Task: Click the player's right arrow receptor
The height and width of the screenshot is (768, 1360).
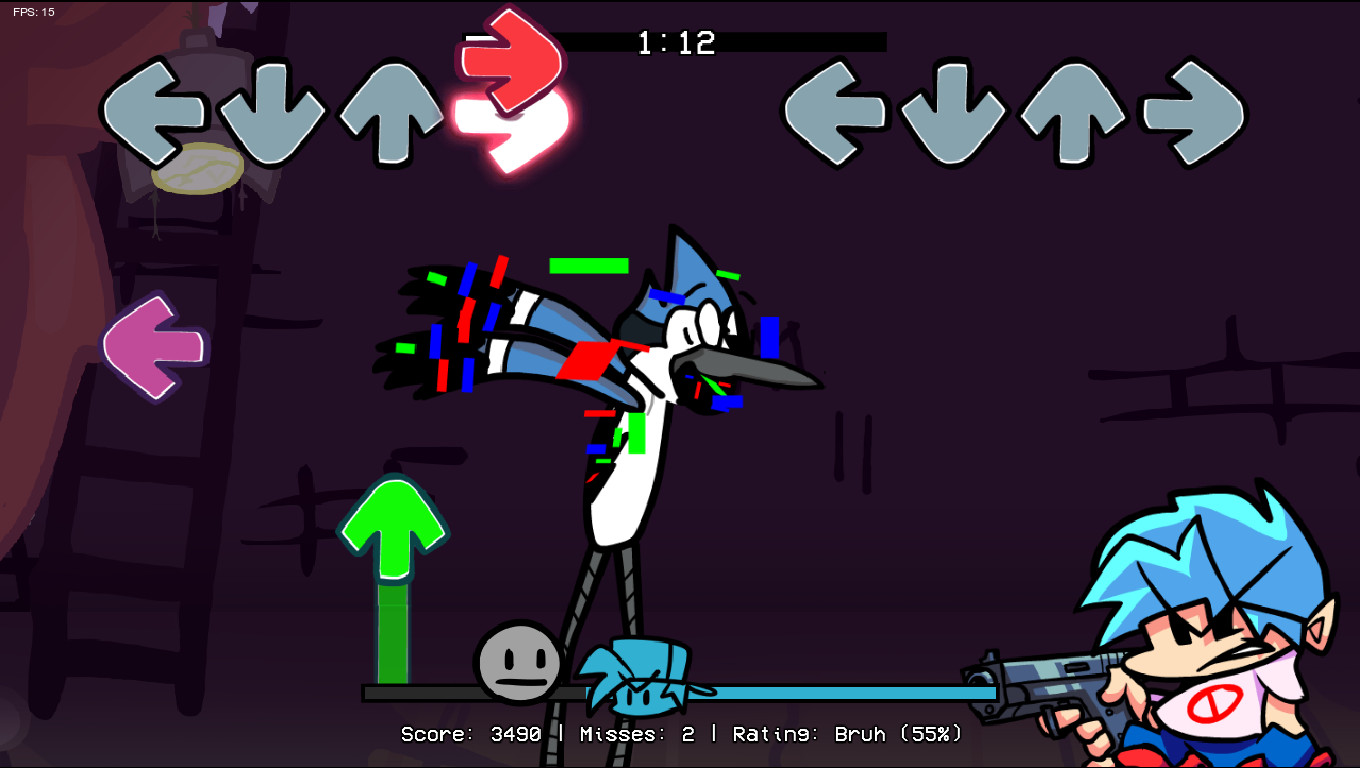Action: click(1190, 113)
